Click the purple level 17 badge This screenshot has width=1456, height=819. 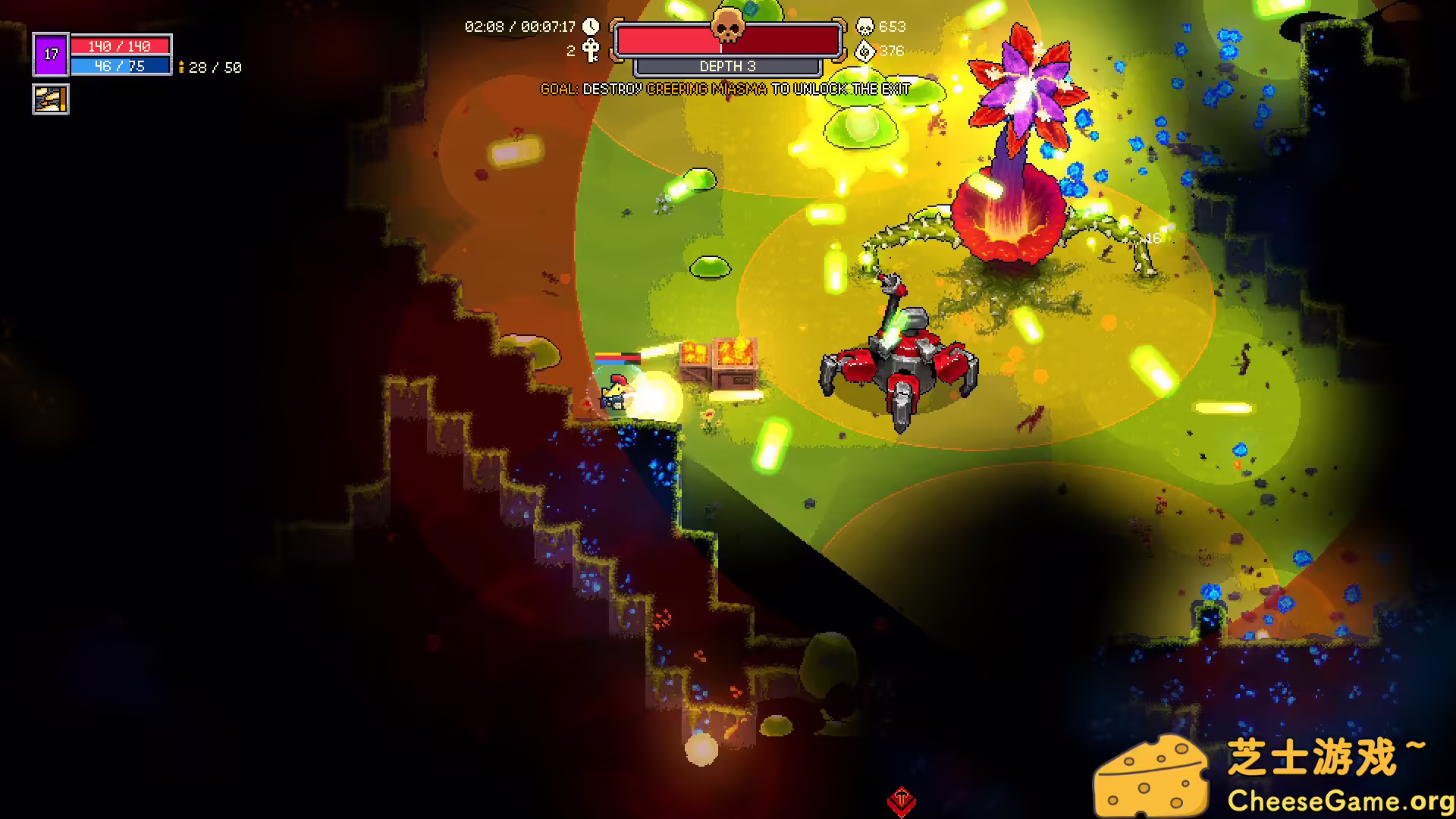pyautogui.click(x=51, y=54)
